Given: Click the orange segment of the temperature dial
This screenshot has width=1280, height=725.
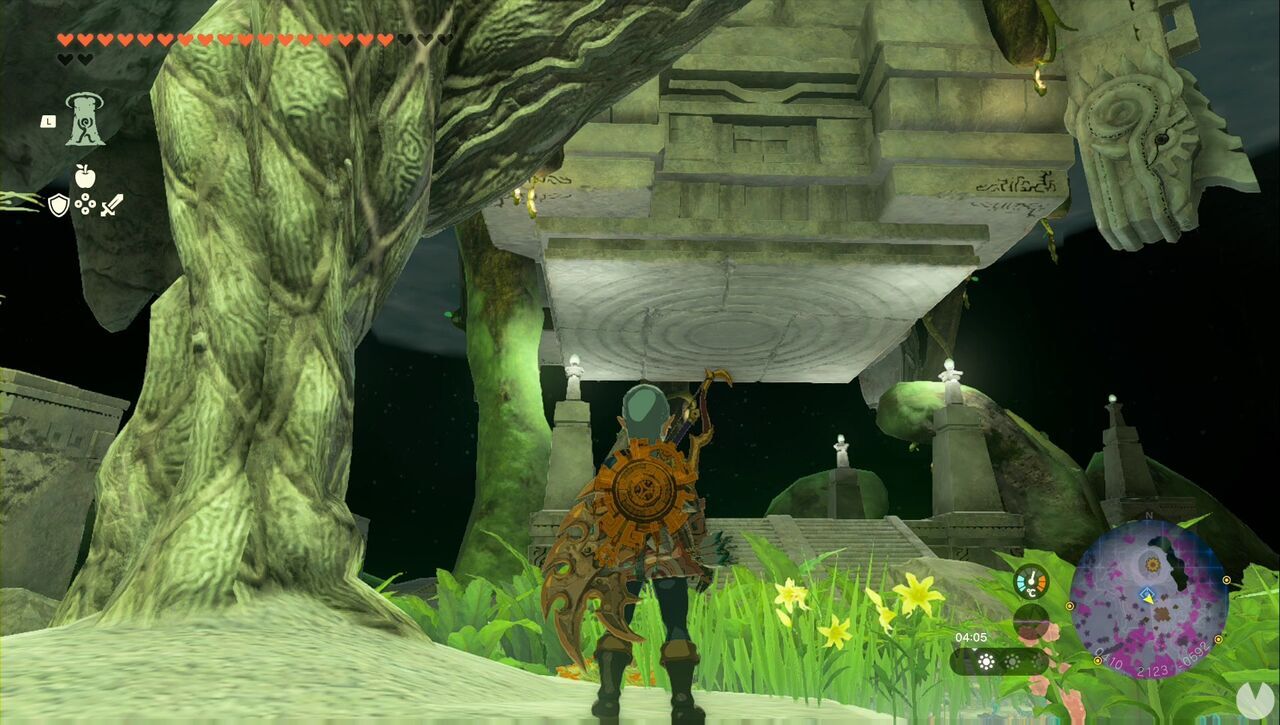Looking at the screenshot, I should pos(1040,580).
